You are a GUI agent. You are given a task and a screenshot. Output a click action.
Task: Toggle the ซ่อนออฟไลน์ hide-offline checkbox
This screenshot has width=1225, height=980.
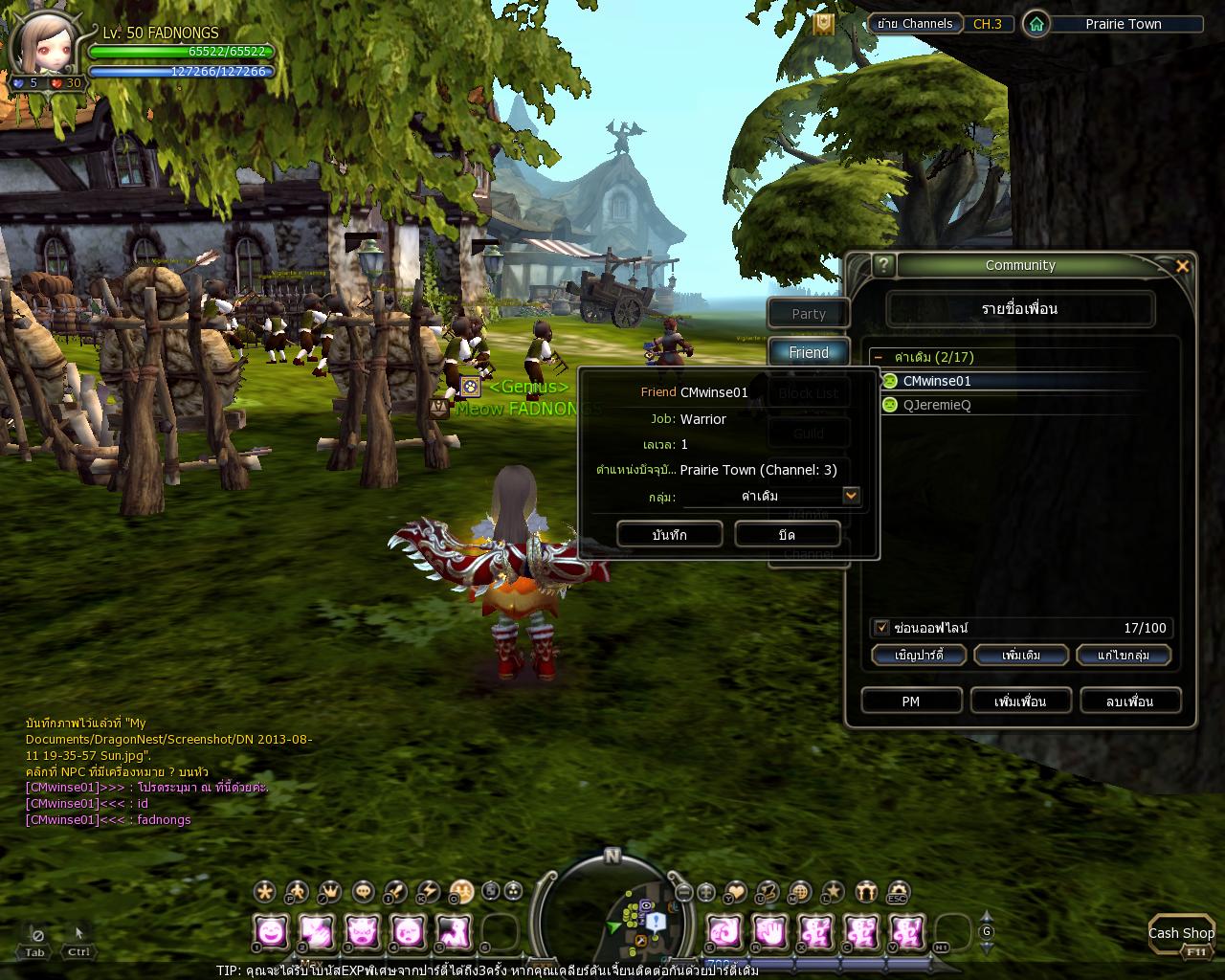coord(881,628)
